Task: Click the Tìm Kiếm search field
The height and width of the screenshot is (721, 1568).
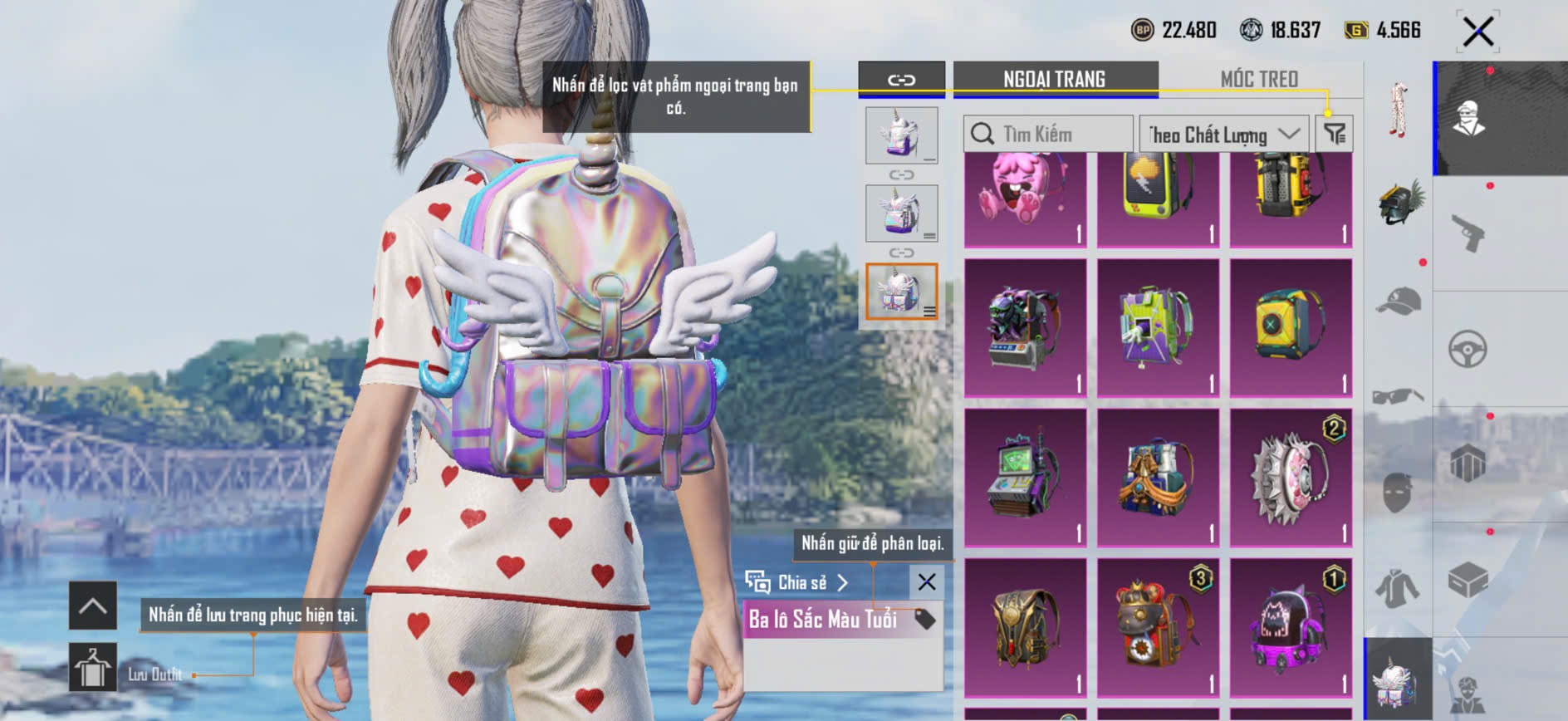Action: [1048, 134]
